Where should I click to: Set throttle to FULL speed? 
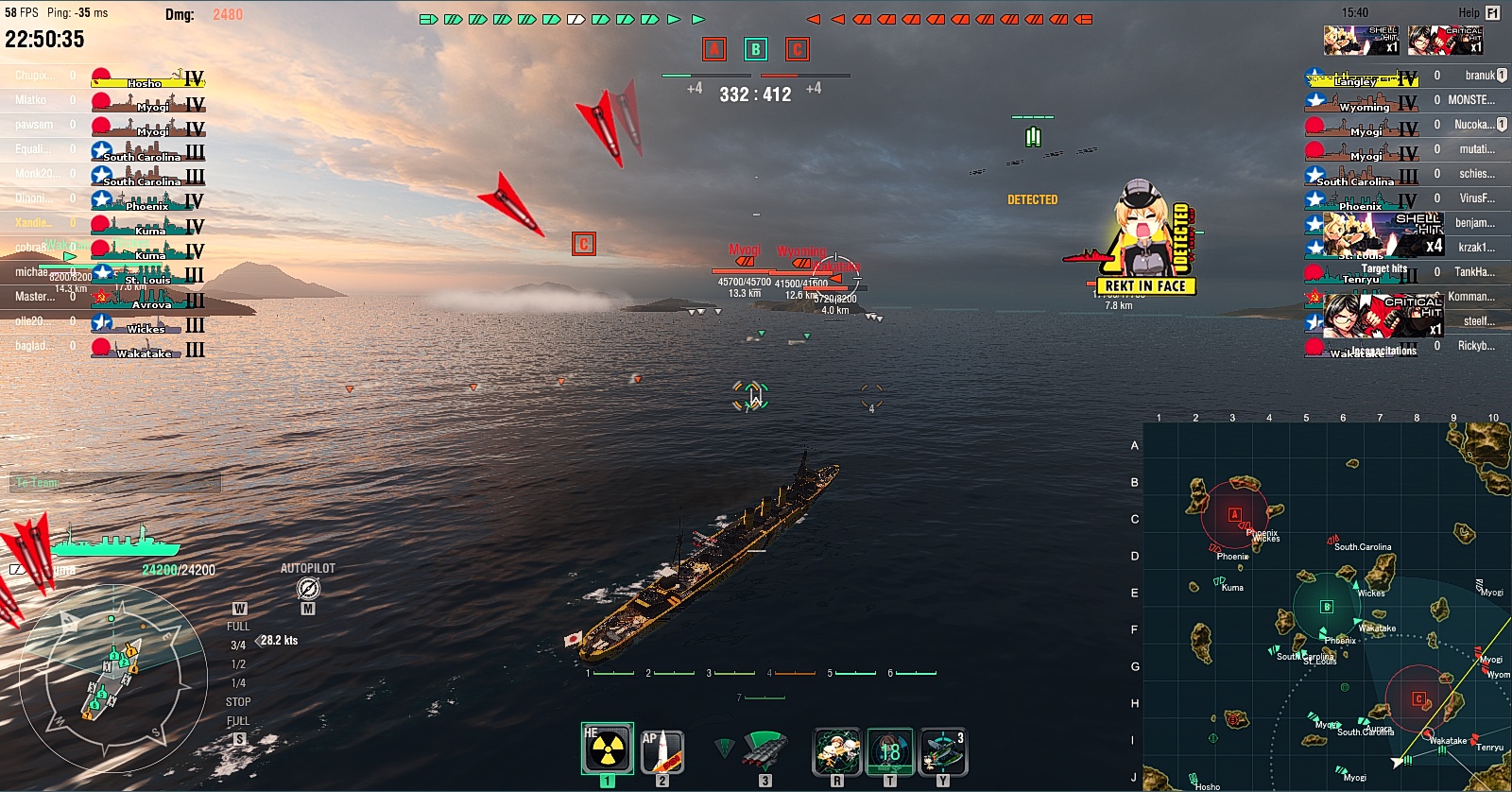tap(239, 625)
